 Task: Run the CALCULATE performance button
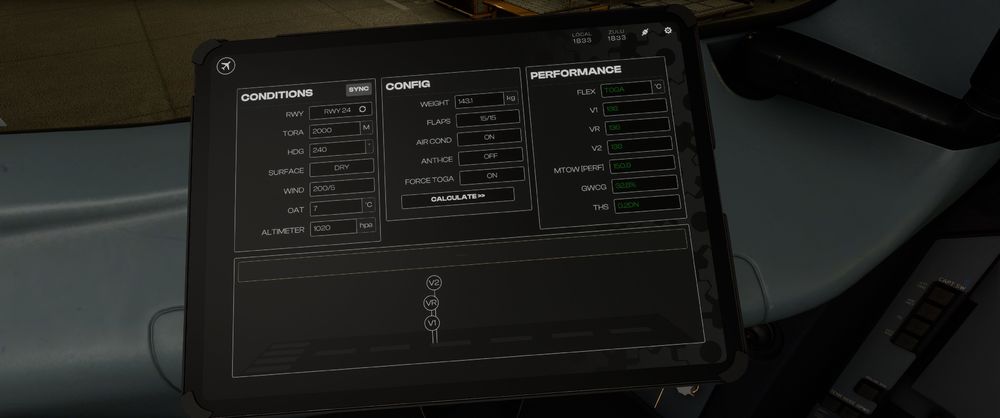click(x=458, y=197)
